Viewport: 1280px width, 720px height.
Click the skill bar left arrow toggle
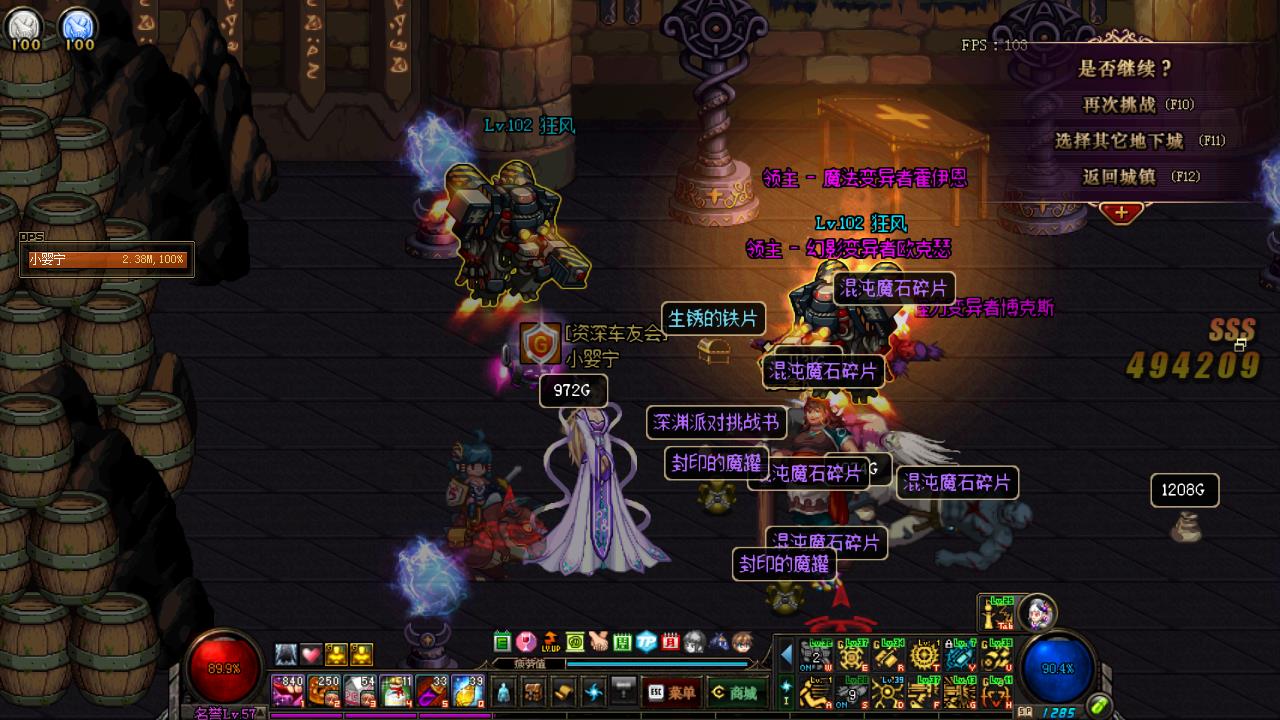coord(786,655)
